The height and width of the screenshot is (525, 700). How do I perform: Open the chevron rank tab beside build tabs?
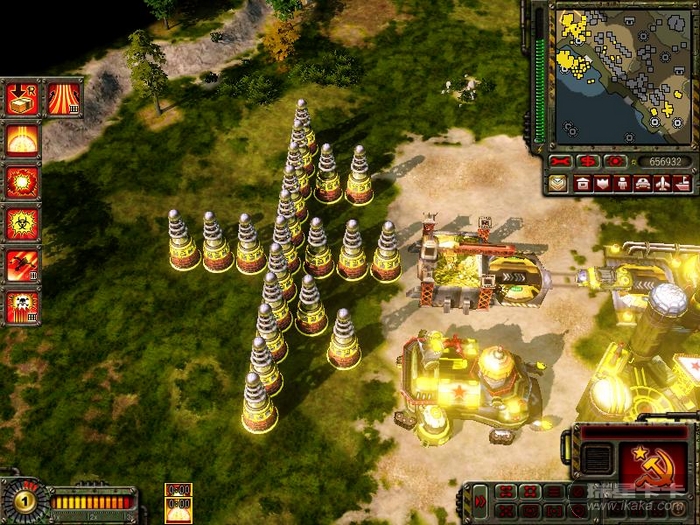coord(557,184)
